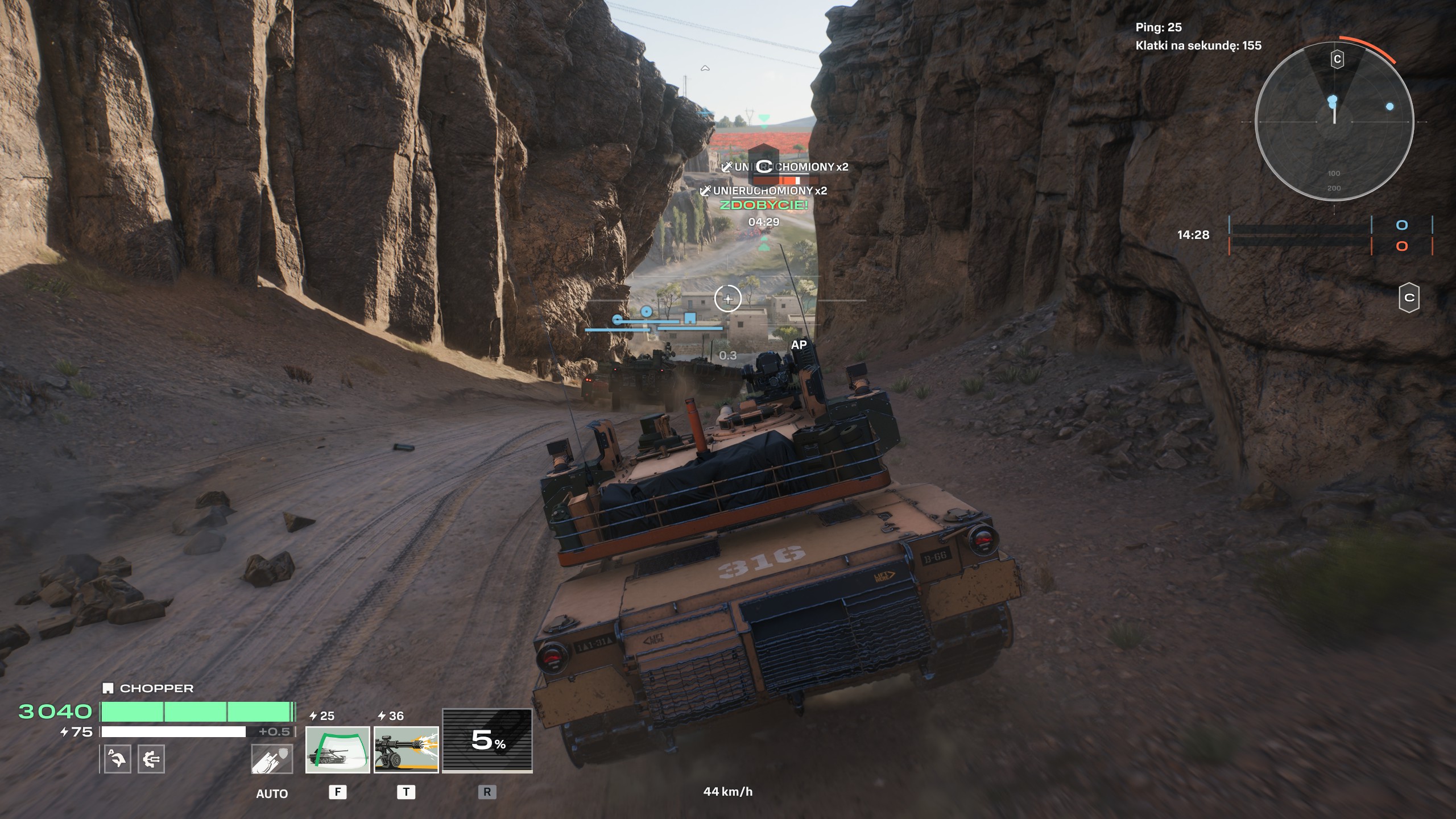Activate the minigun turret ability
The height and width of the screenshot is (819, 1456).
[x=406, y=750]
